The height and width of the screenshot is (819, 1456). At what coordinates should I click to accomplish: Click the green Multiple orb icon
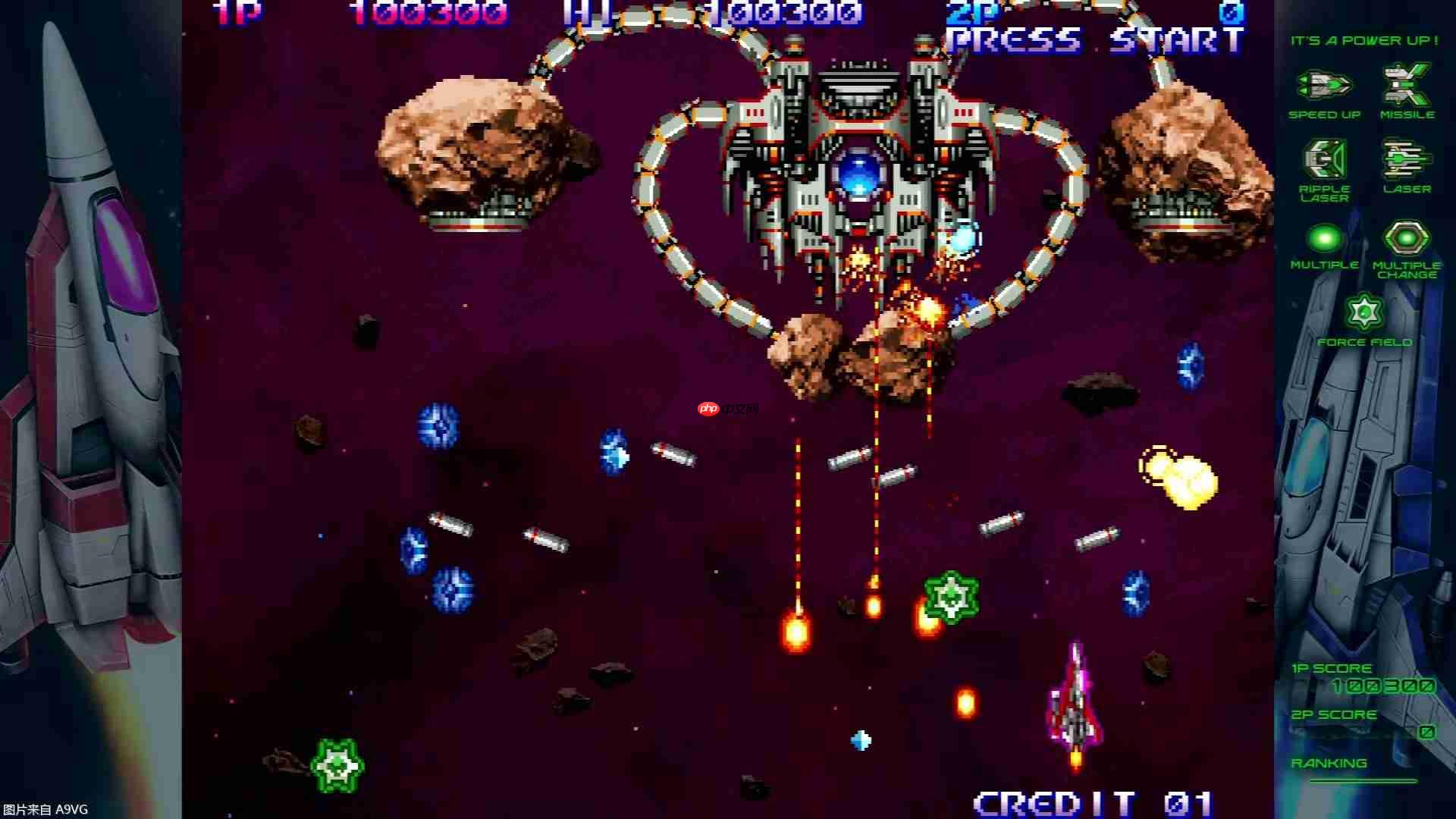tap(1324, 238)
